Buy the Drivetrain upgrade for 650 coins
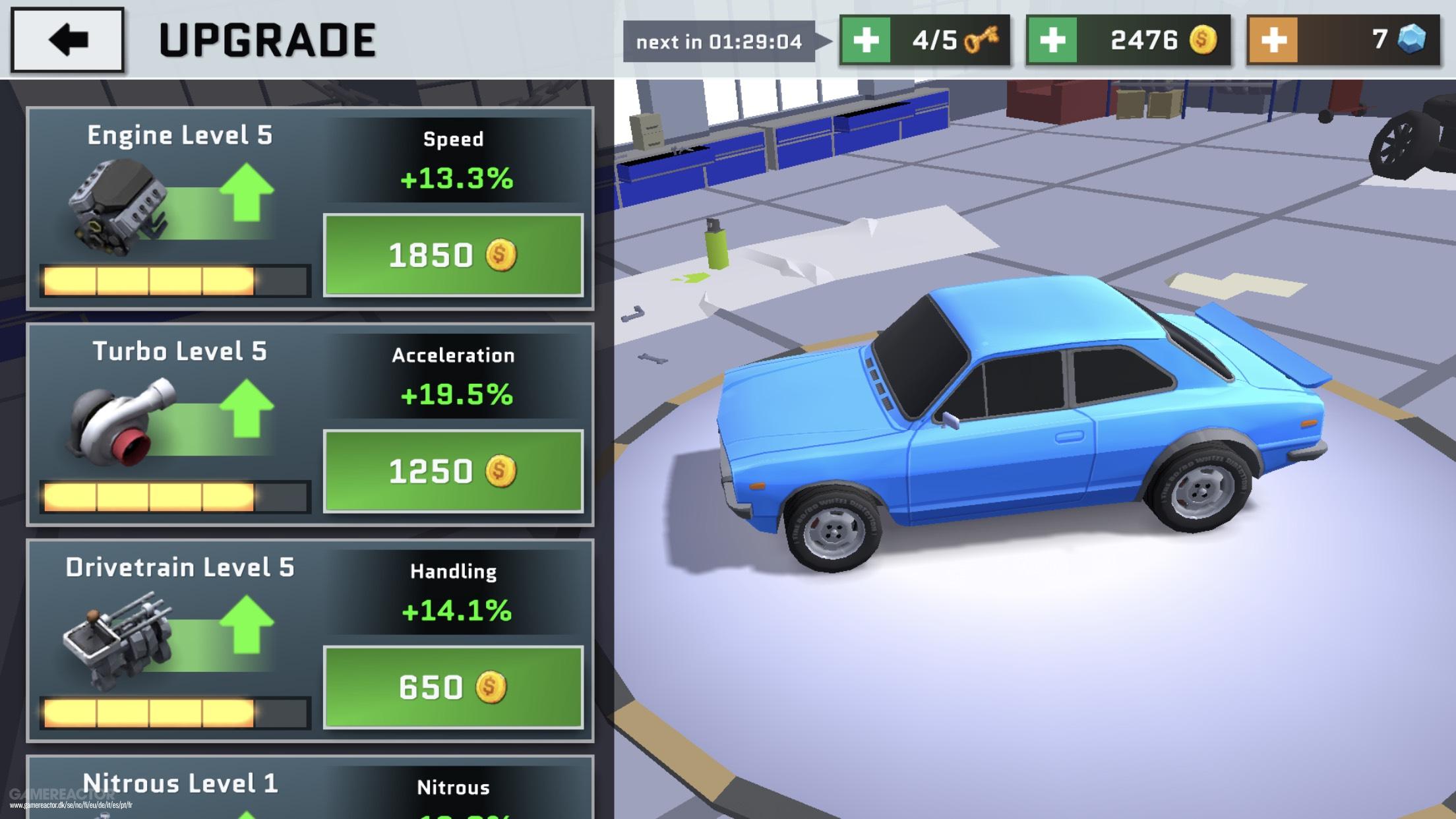Viewport: 1456px width, 819px height. pyautogui.click(x=453, y=687)
